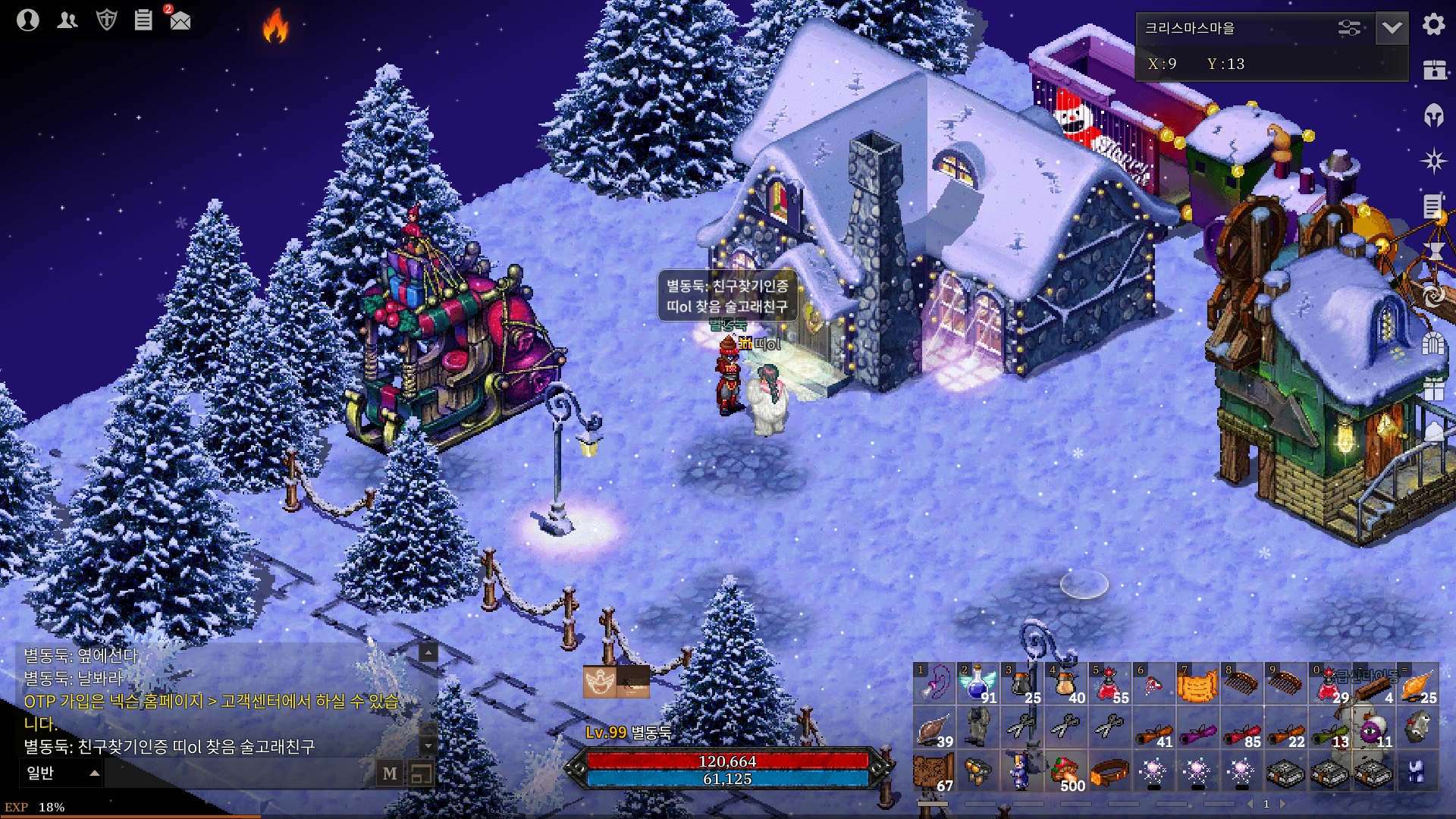Open the helmet equipment icon

[x=1433, y=115]
